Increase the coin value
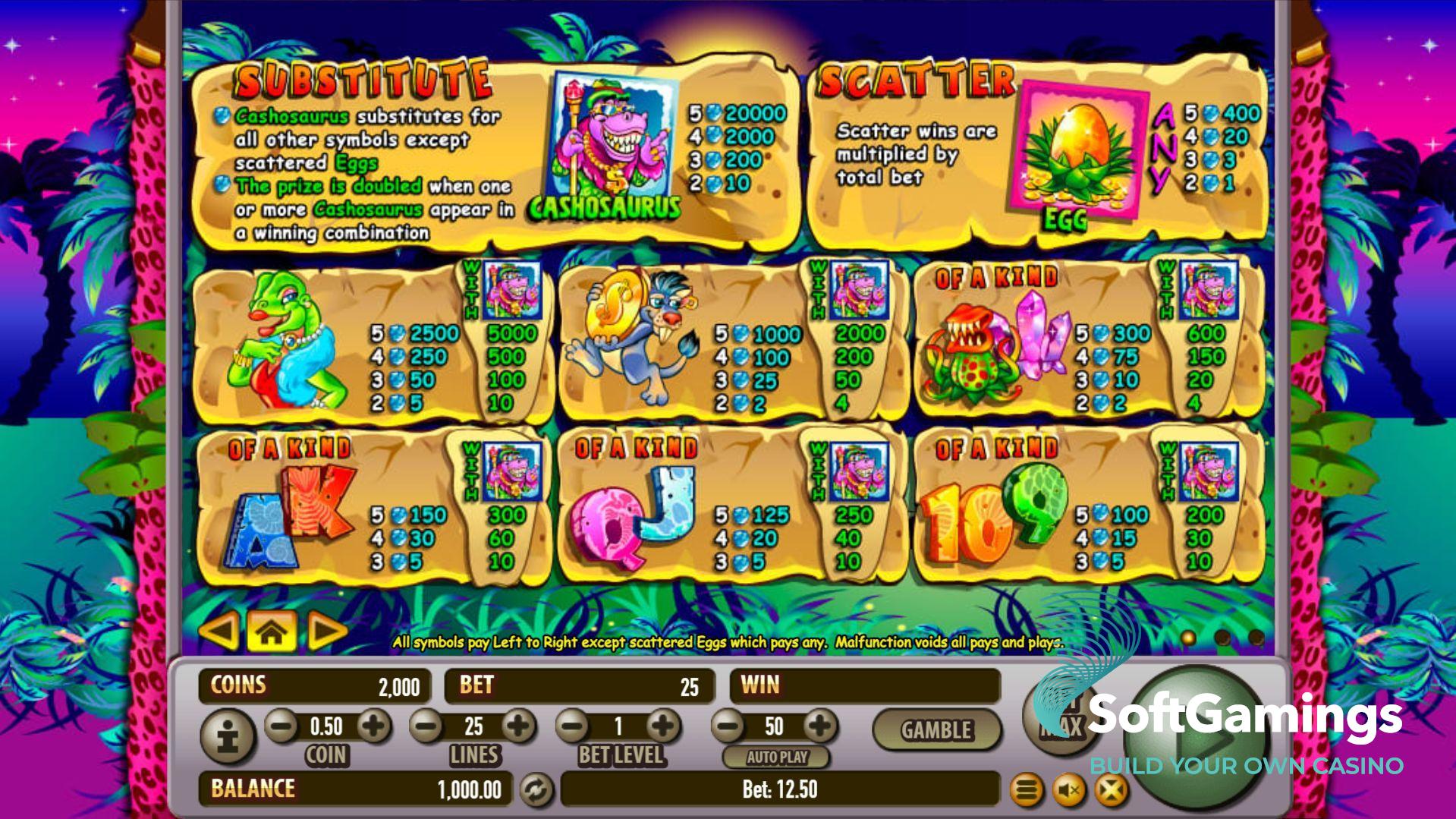The image size is (1456, 819). (373, 726)
